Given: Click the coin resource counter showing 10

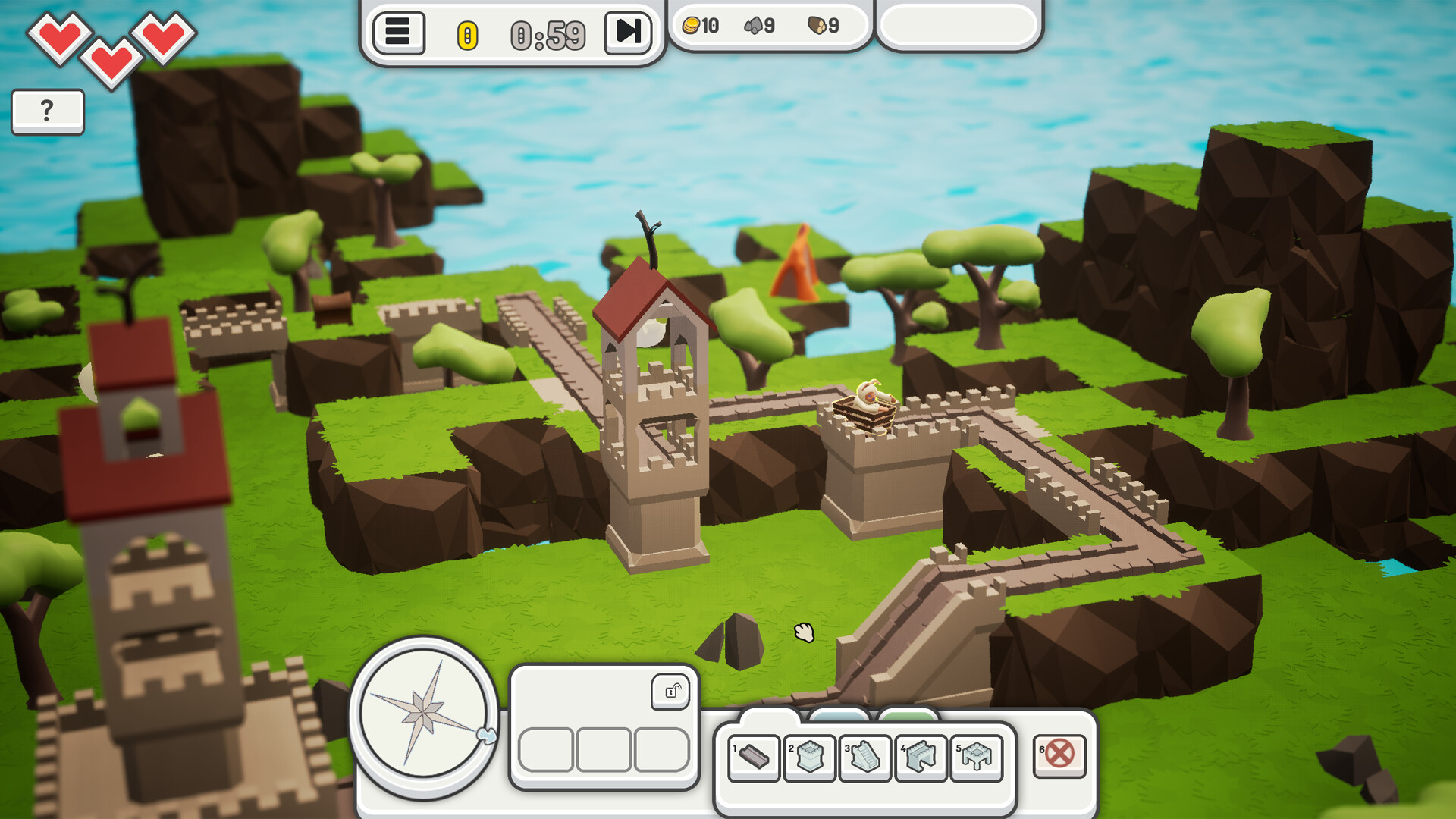Looking at the screenshot, I should pyautogui.click(x=701, y=25).
